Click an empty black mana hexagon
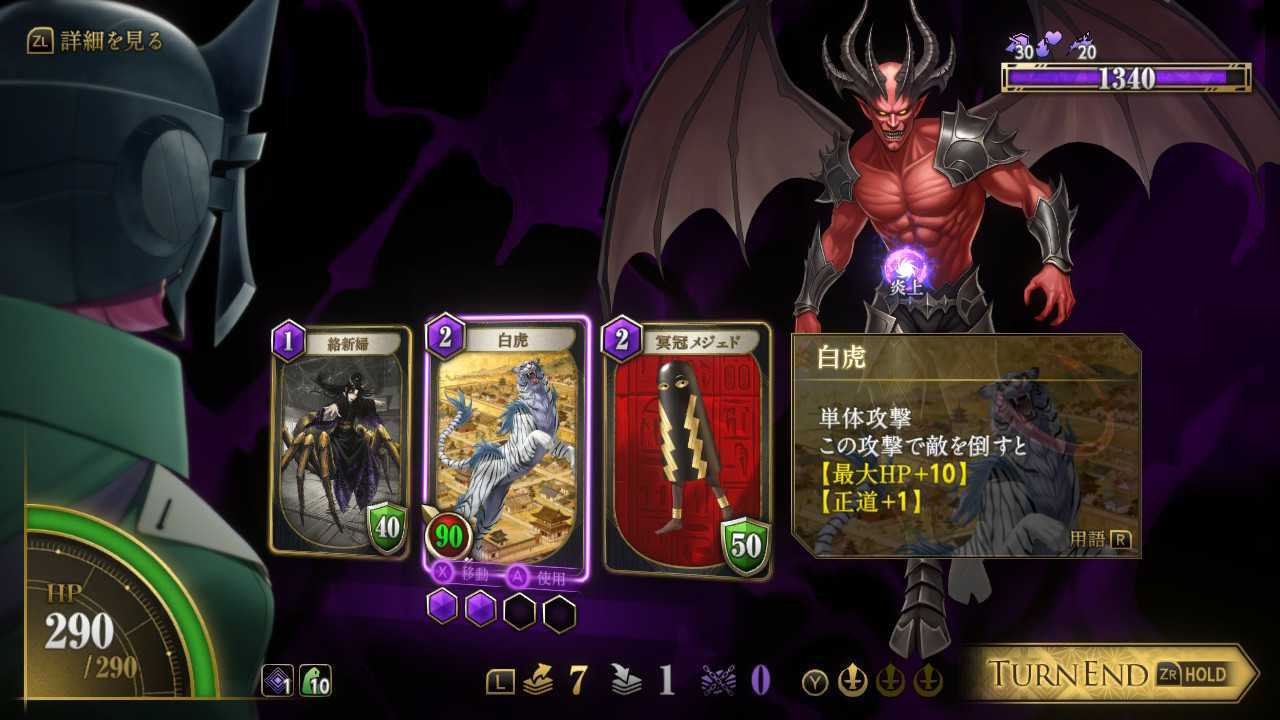 (518, 604)
